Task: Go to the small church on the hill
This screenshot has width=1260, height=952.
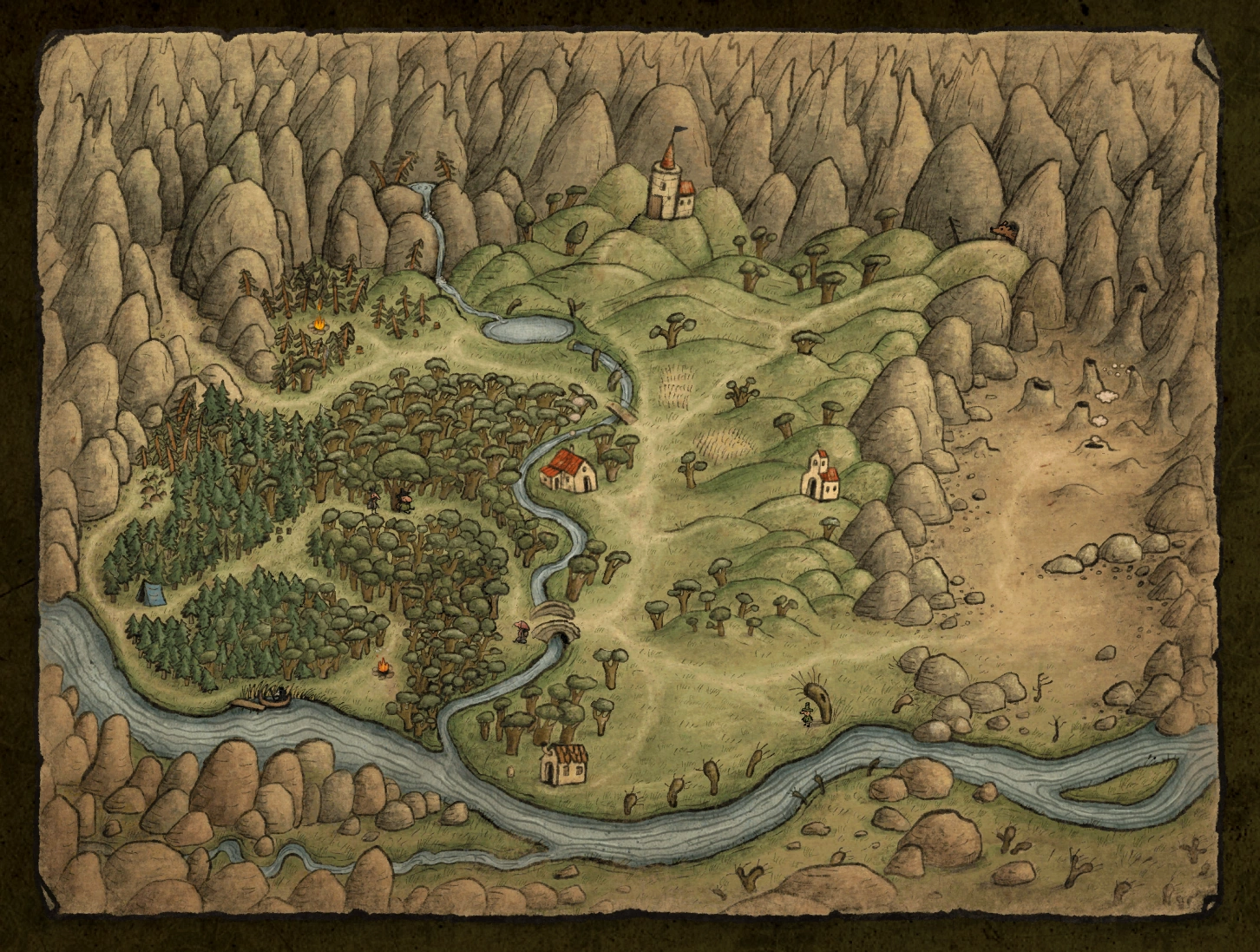Action: coord(821,475)
